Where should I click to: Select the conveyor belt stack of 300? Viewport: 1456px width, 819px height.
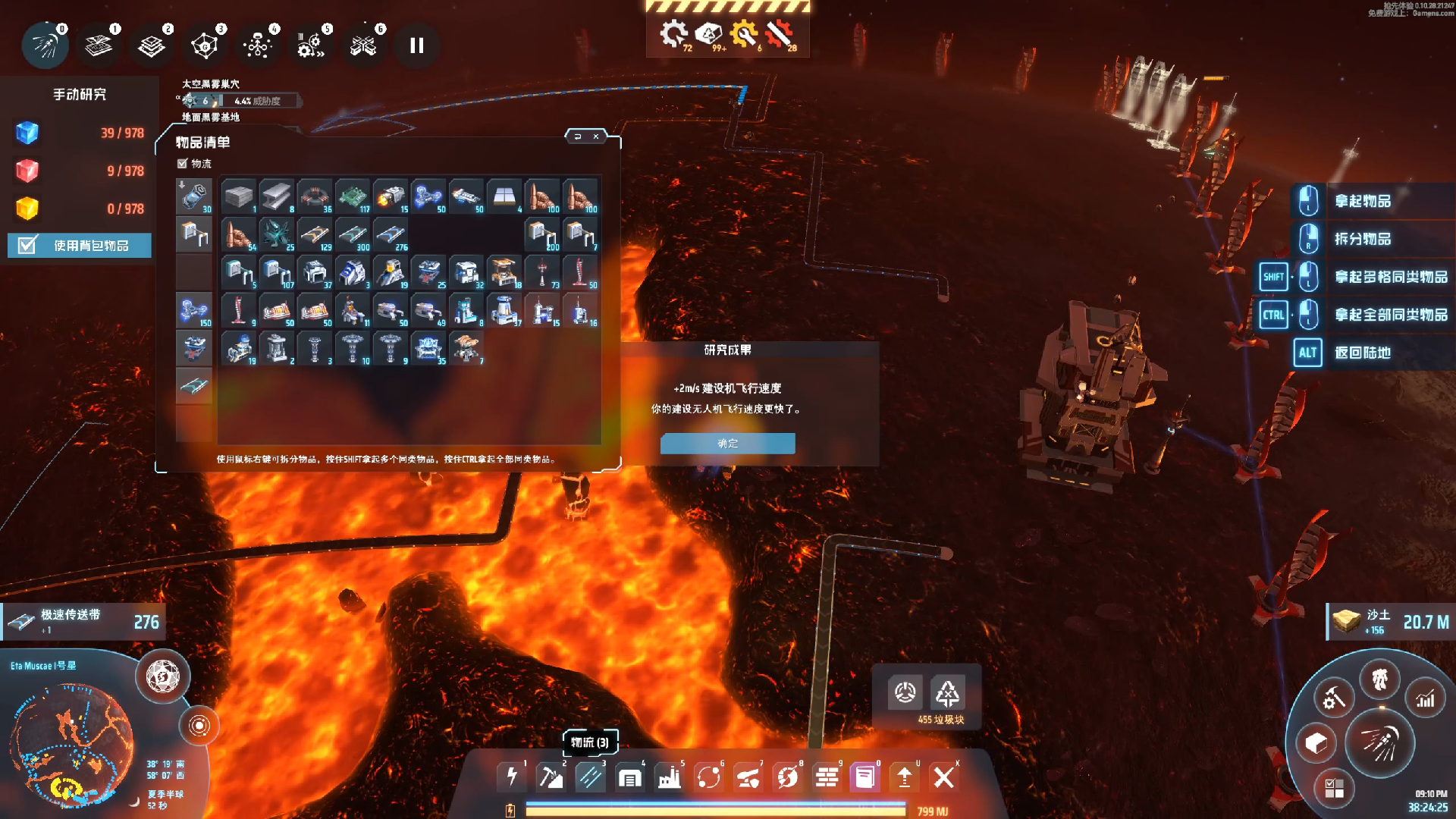(x=353, y=234)
